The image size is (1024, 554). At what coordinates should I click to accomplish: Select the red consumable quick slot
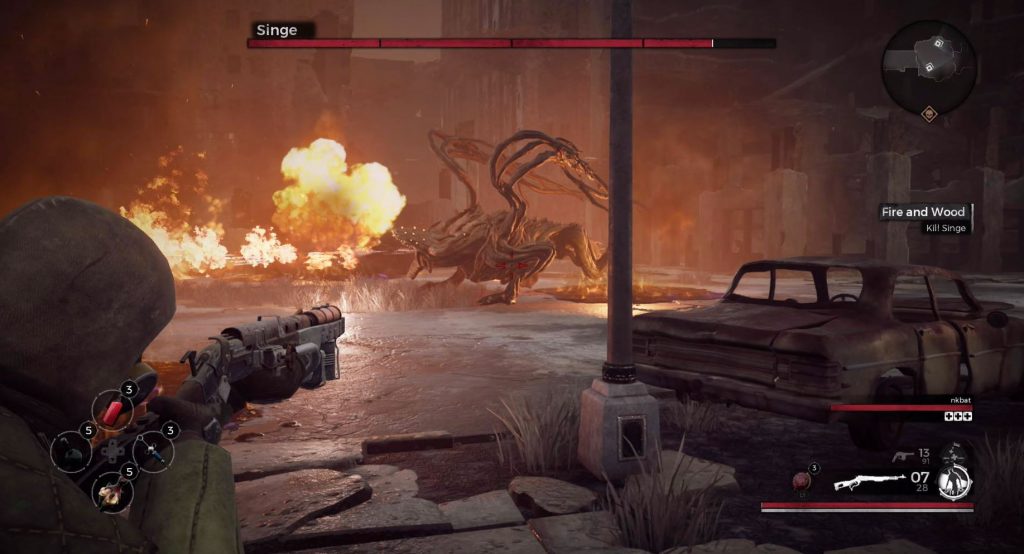[x=112, y=410]
